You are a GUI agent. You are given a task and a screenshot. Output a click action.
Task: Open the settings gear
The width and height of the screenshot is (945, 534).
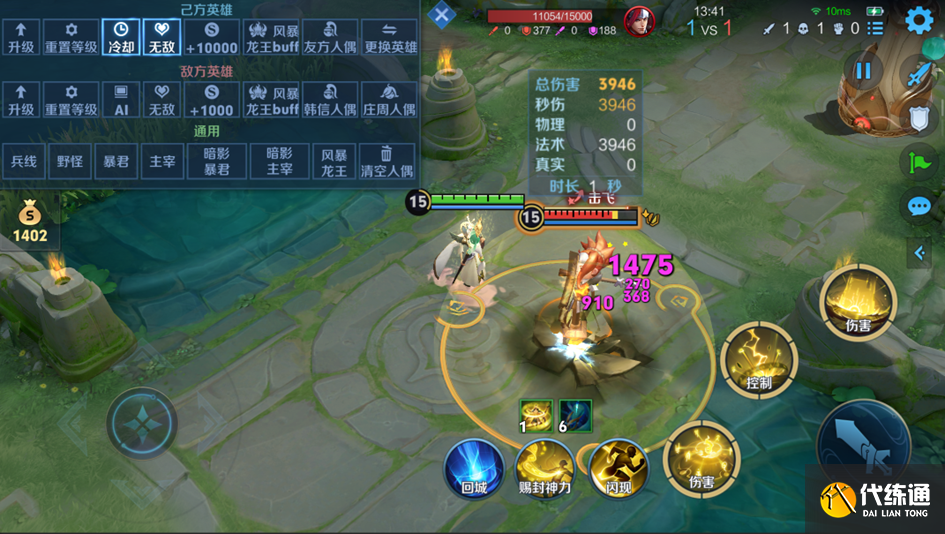coord(919,20)
